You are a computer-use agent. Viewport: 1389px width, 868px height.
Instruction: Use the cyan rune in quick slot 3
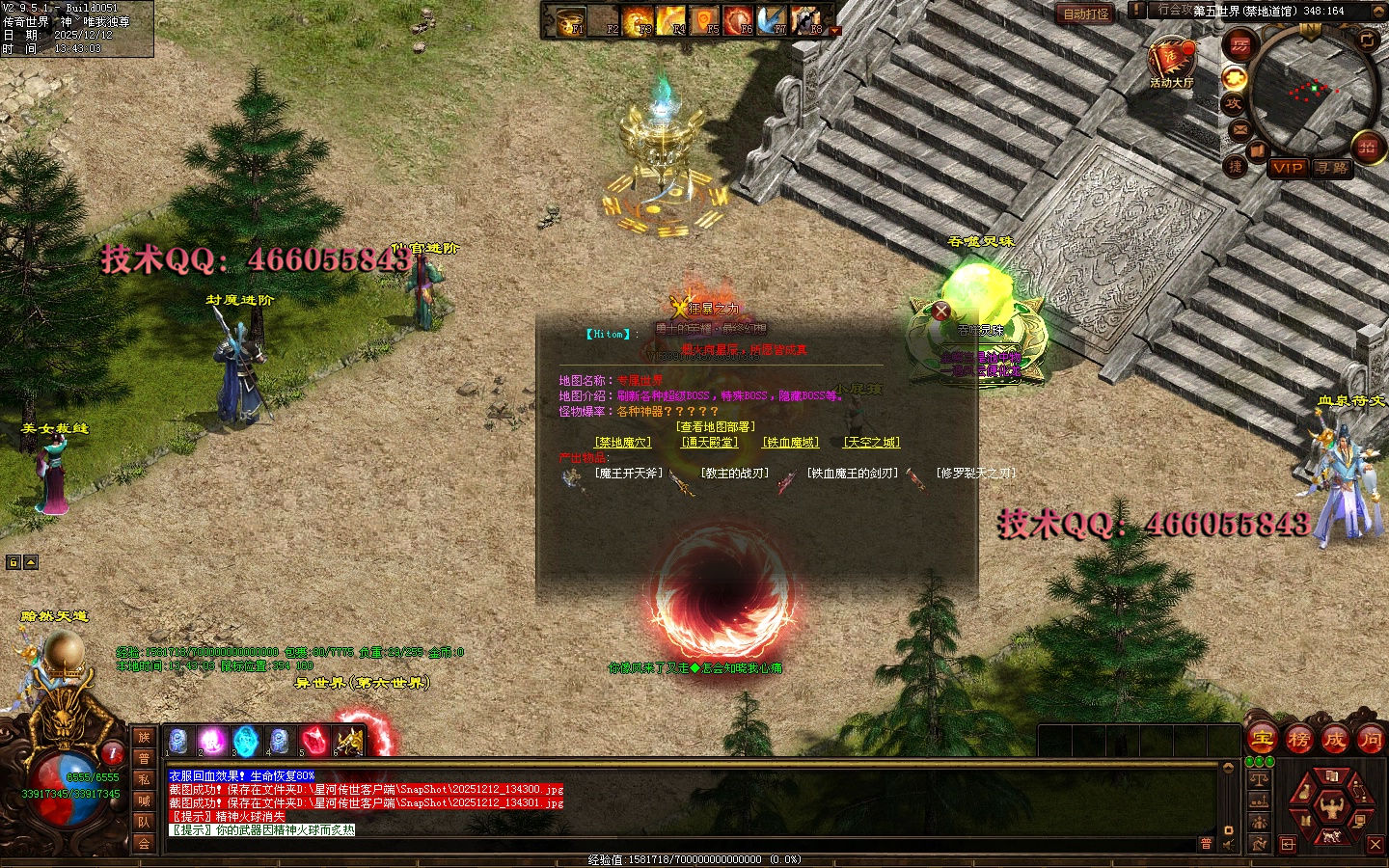[246, 741]
